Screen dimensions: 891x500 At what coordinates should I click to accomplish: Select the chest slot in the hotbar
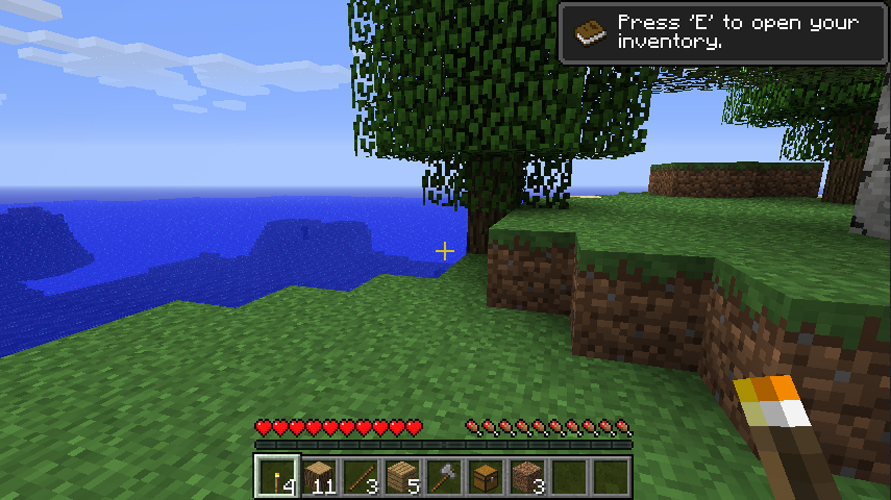(x=485, y=477)
